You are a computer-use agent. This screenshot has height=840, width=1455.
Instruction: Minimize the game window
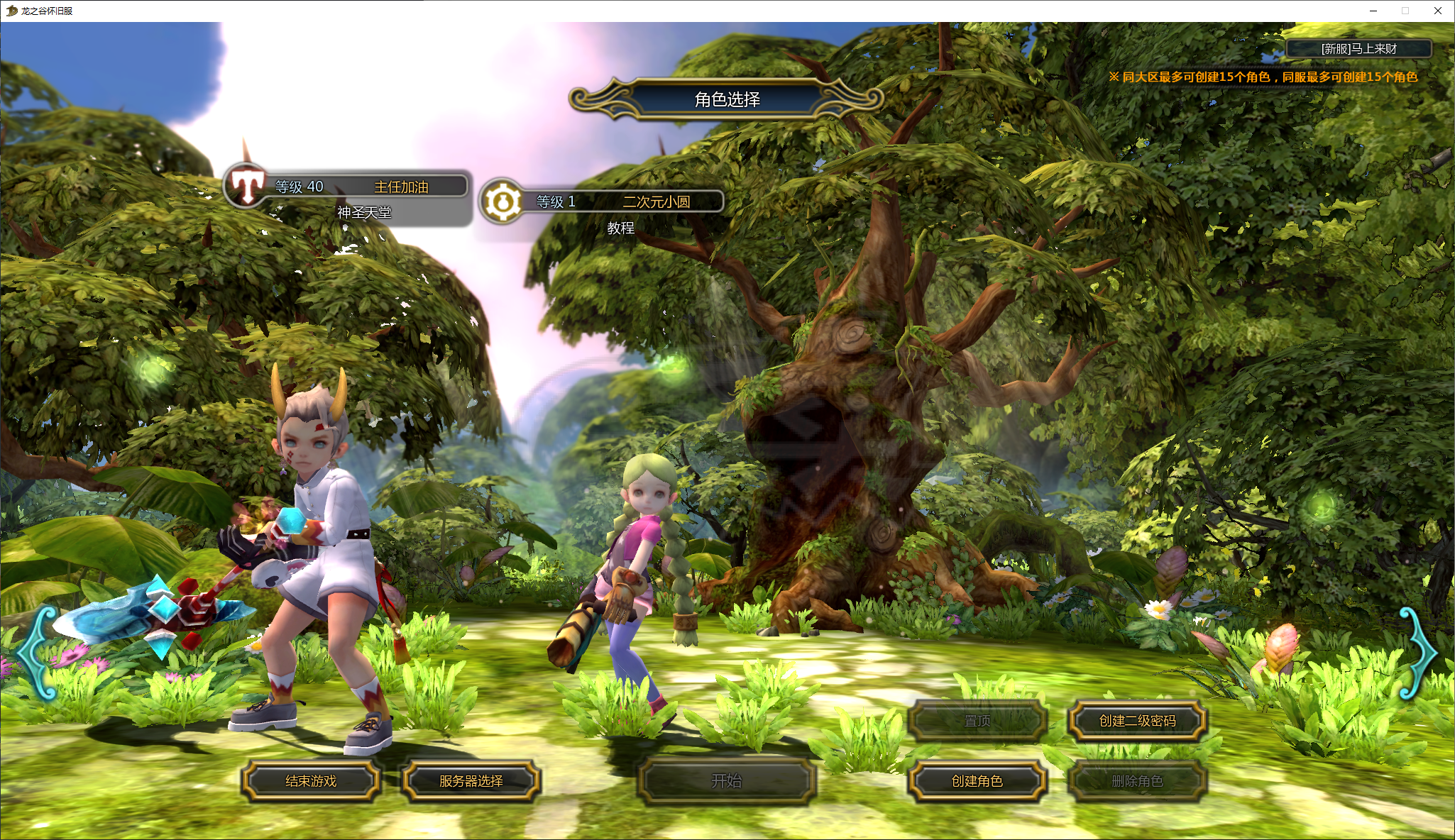[x=1373, y=11]
